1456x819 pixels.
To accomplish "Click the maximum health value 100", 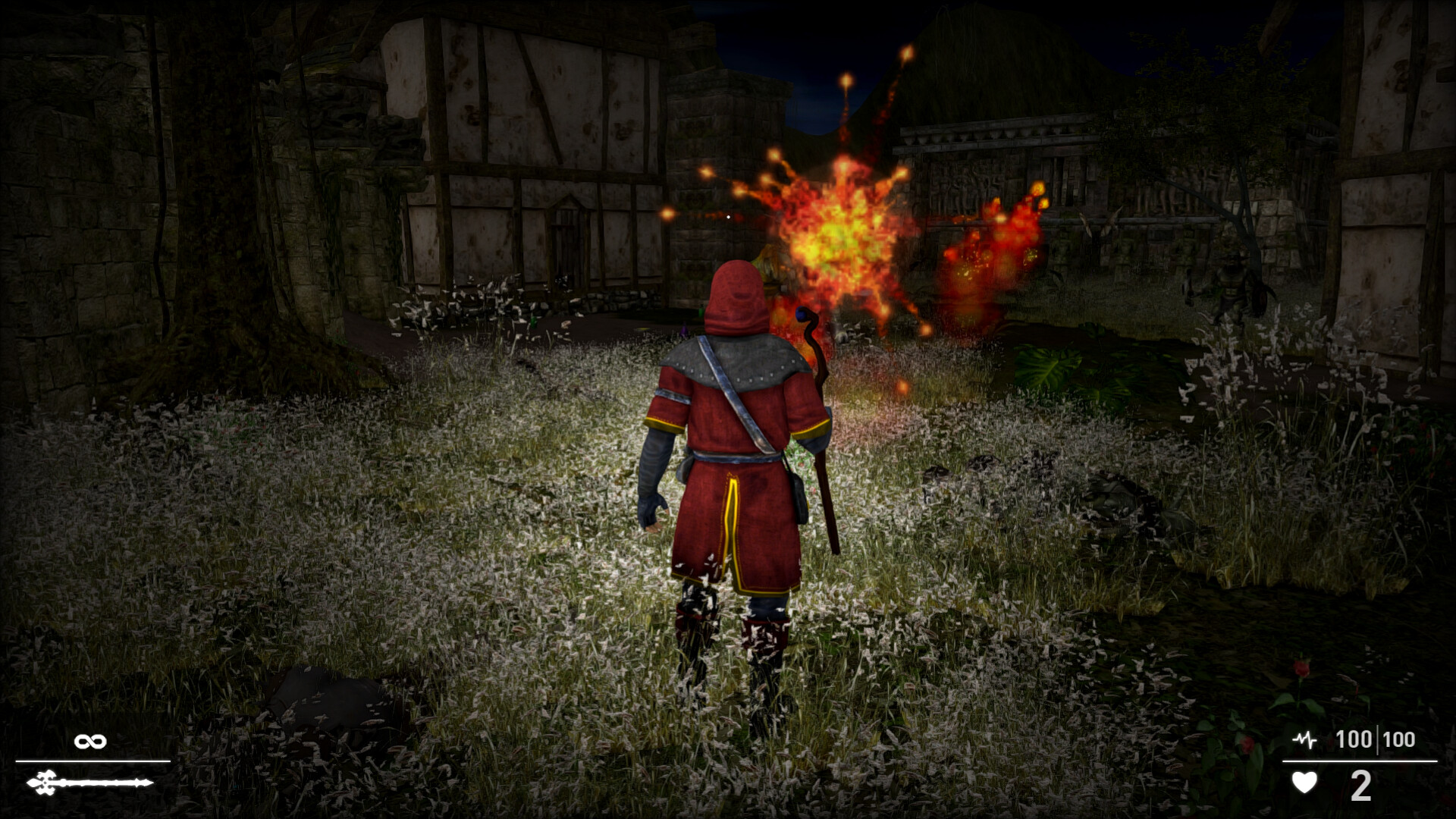I will coord(1399,739).
